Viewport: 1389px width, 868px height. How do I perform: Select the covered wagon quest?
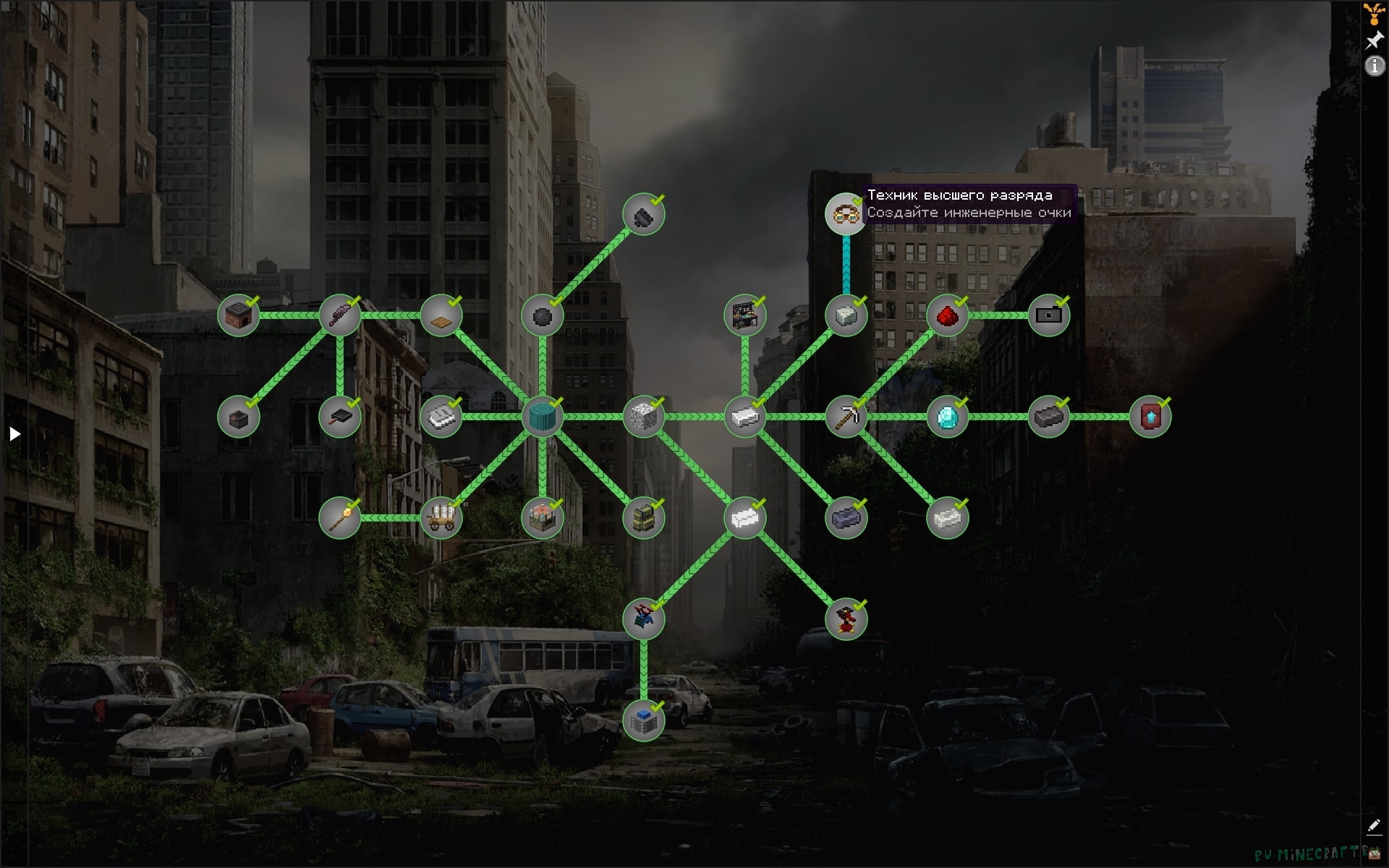click(x=441, y=519)
